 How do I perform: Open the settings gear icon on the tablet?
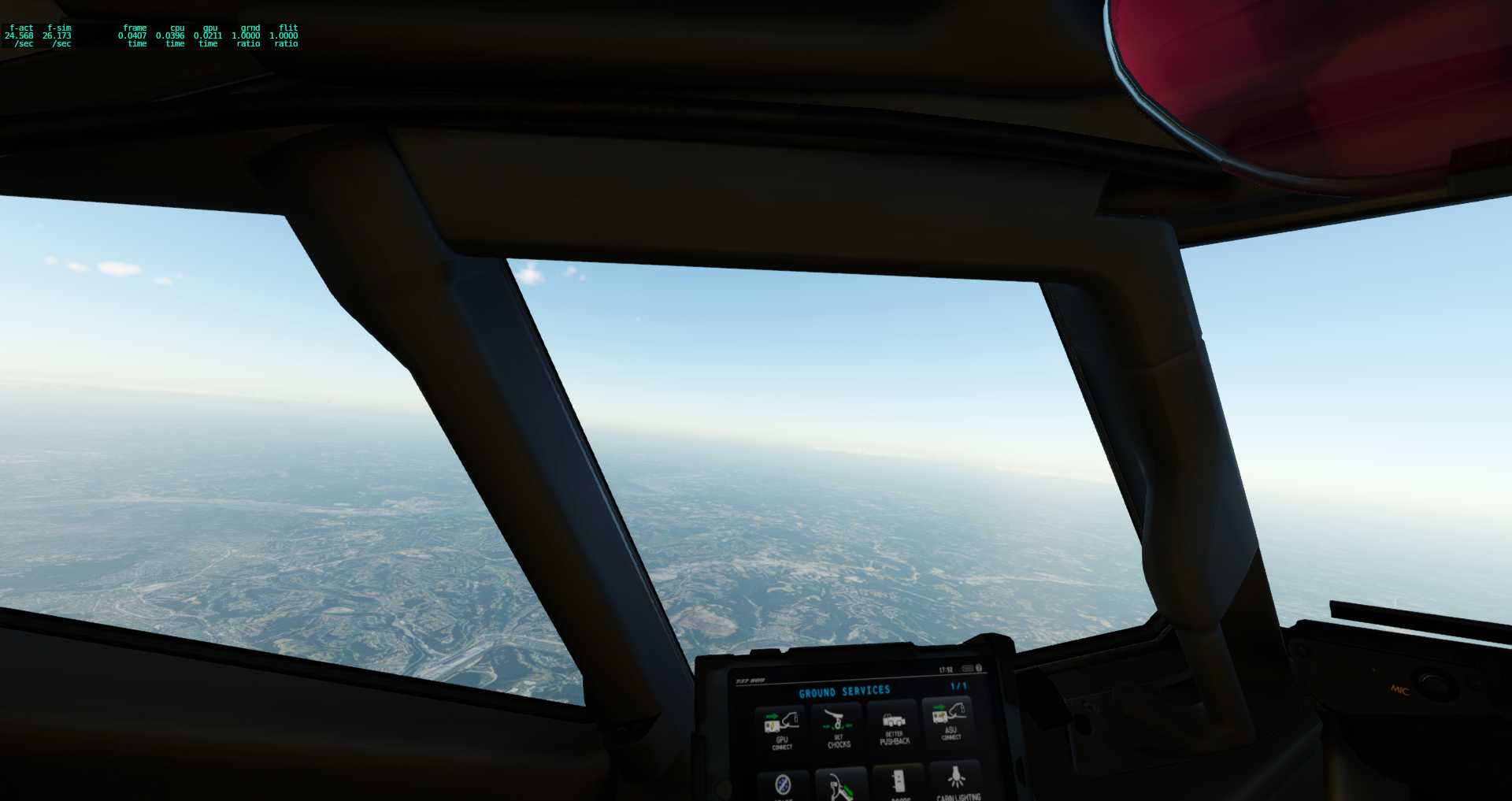978,669
